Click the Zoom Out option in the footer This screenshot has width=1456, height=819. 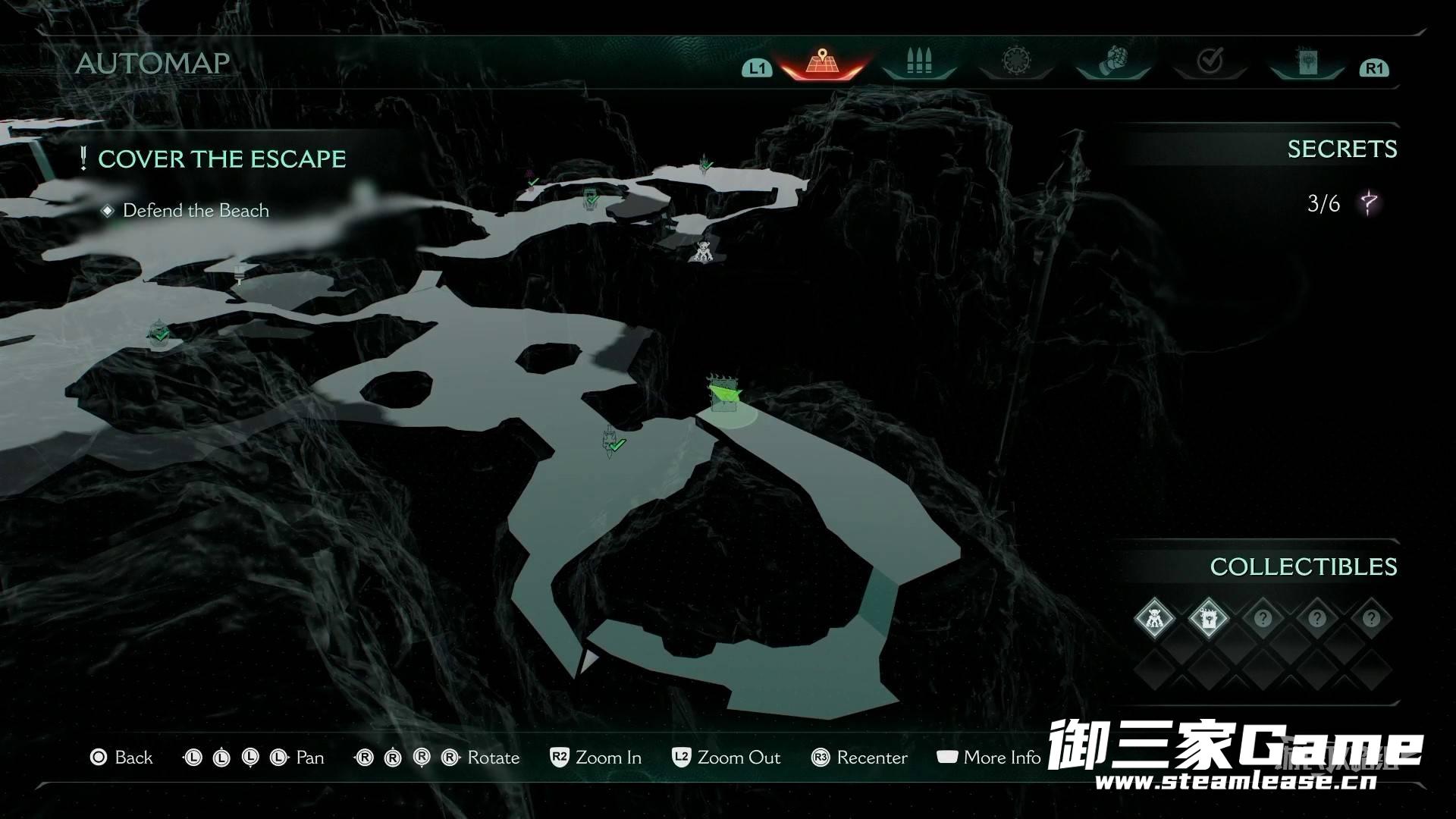coord(726,758)
